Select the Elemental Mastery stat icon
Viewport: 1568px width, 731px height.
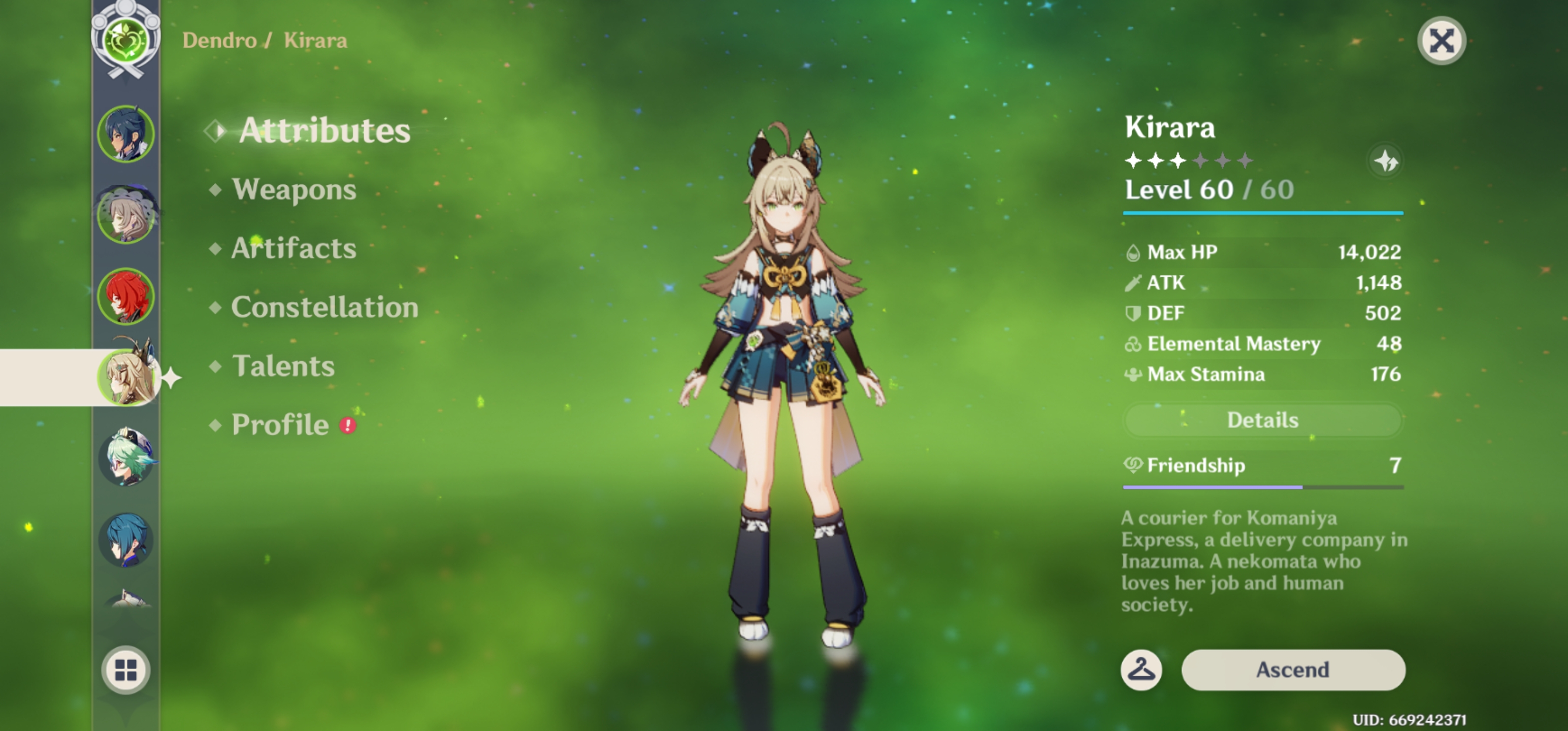pyautogui.click(x=1132, y=343)
